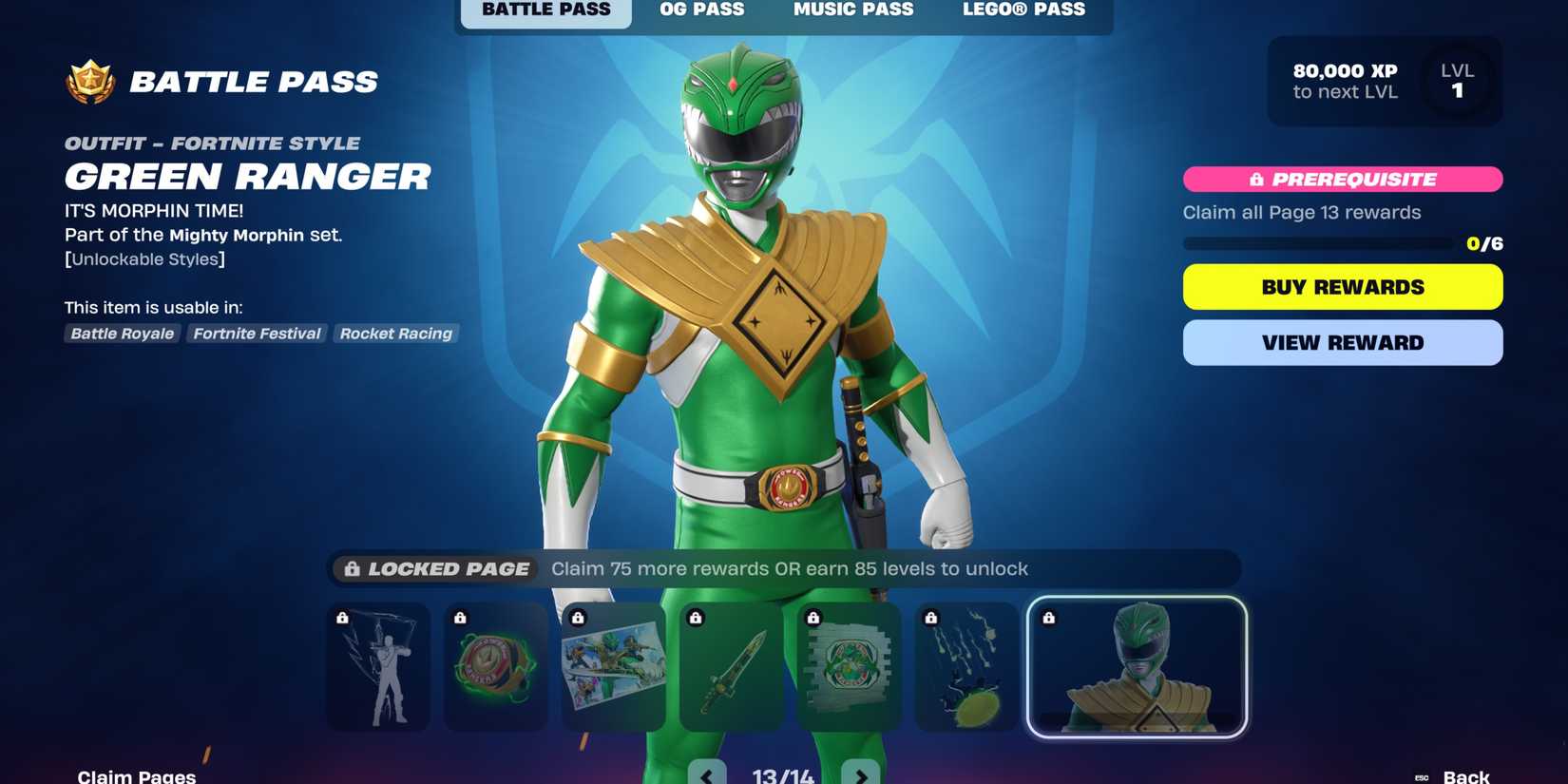Select the locked emote reward icon
The height and width of the screenshot is (784, 1568).
[377, 666]
